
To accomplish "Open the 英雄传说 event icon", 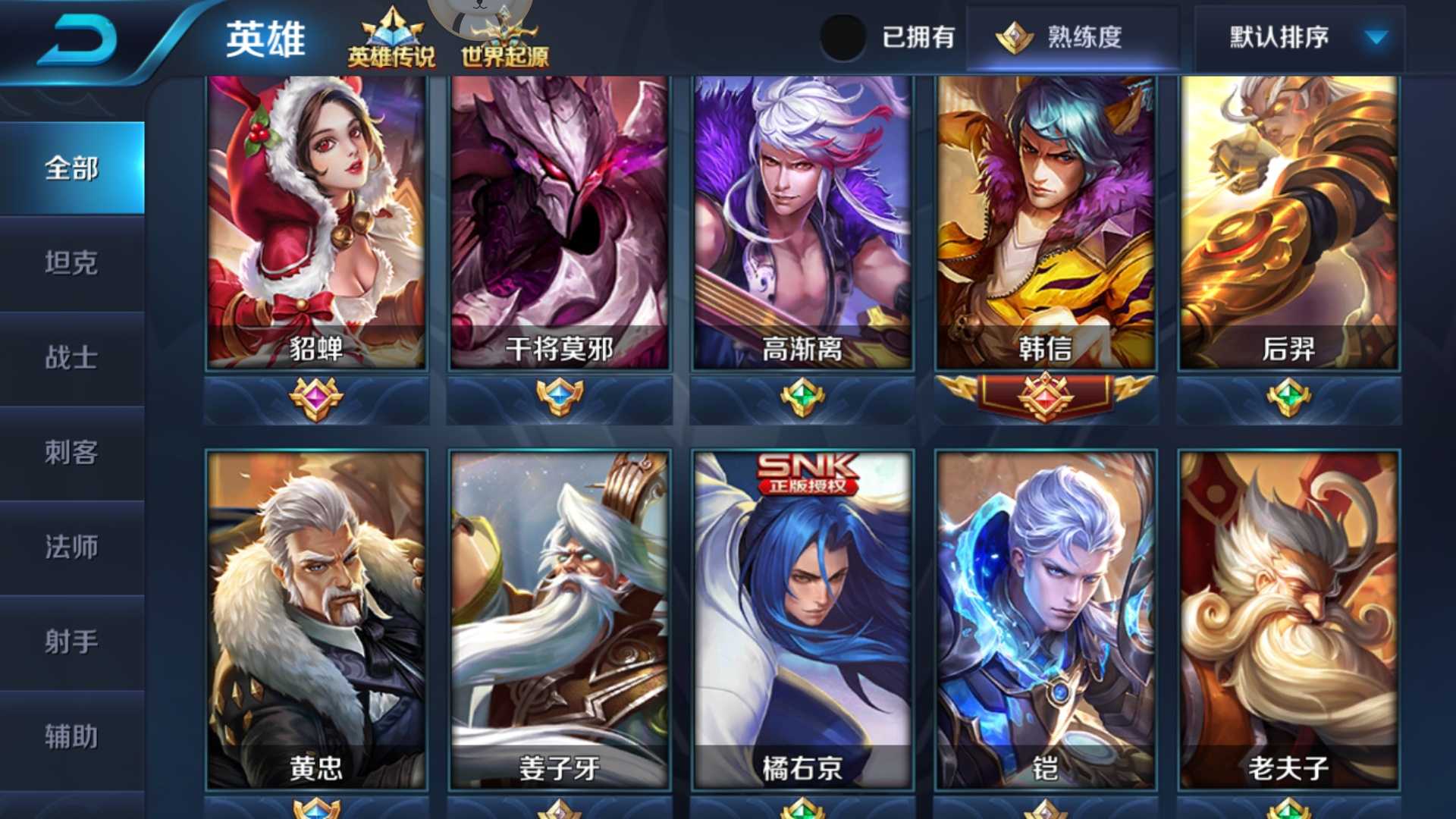I will (x=391, y=34).
